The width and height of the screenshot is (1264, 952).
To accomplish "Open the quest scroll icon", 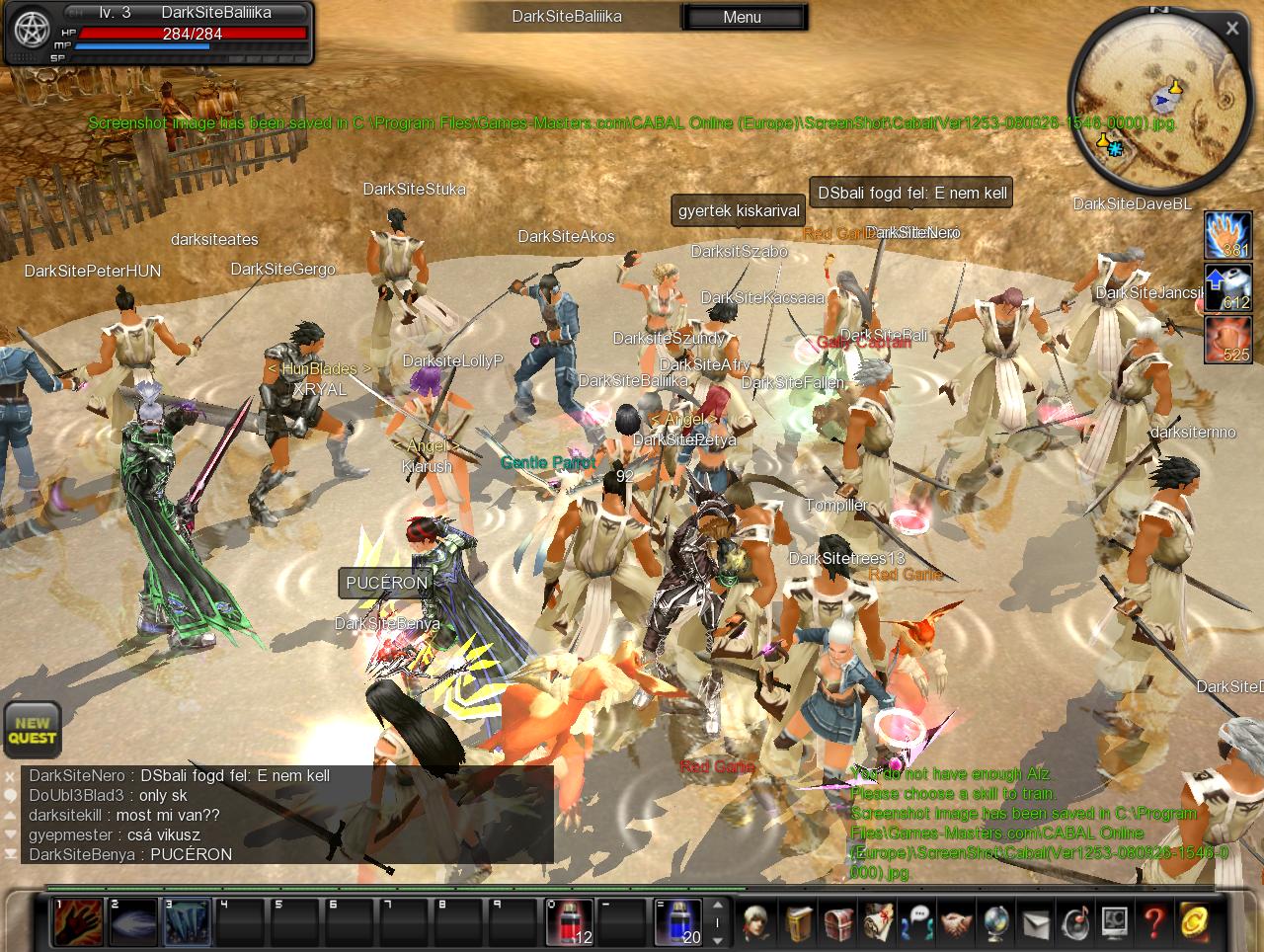I will [x=878, y=922].
